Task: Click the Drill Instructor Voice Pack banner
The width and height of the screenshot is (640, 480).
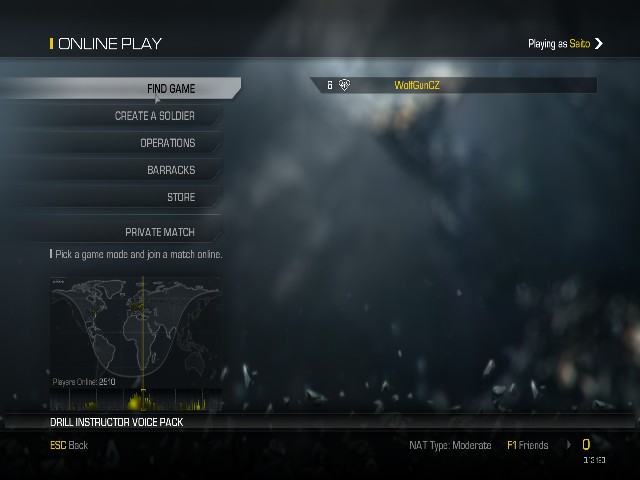Action: click(117, 422)
